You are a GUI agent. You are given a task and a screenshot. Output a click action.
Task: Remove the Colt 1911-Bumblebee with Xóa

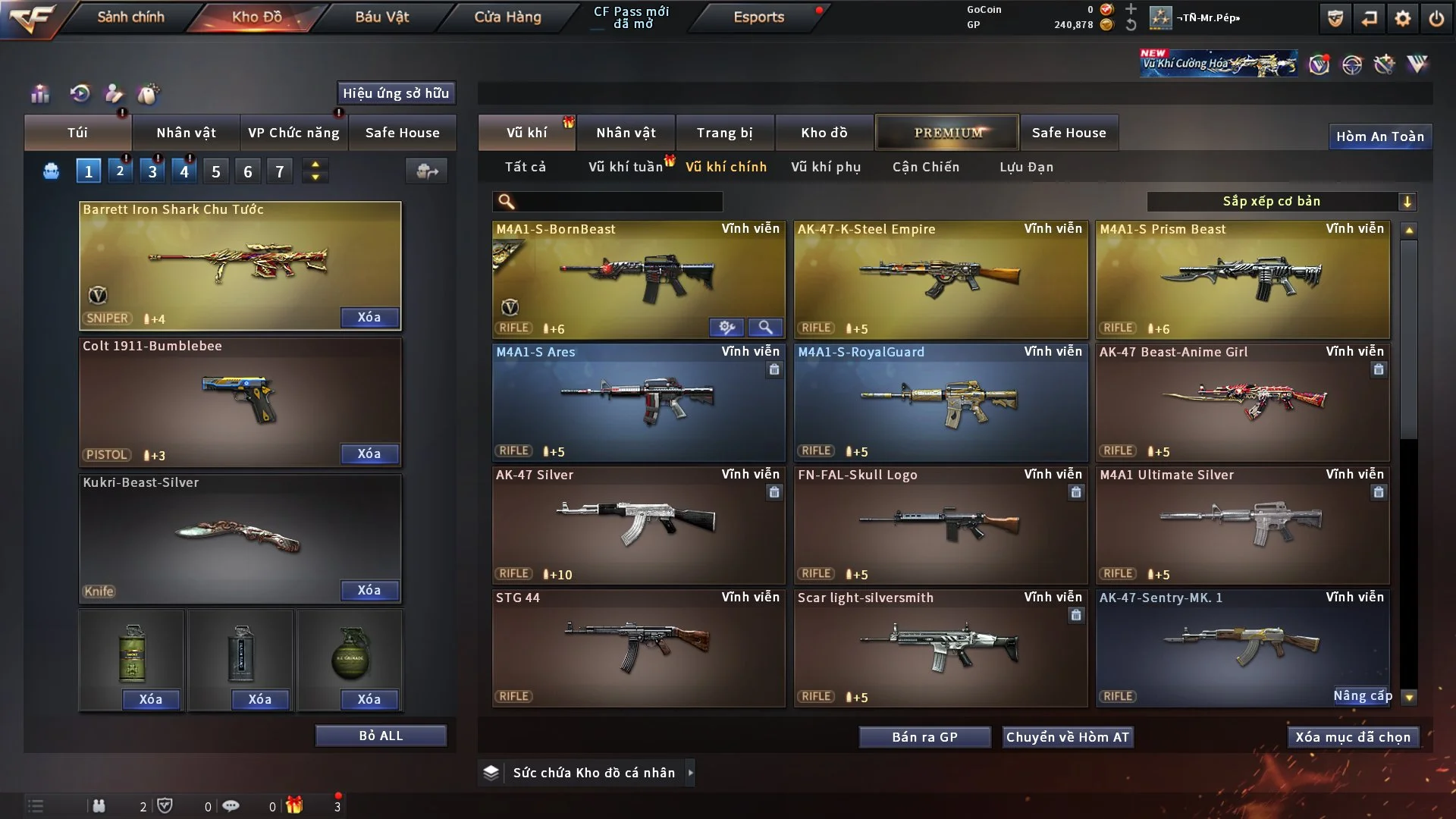[x=369, y=453]
